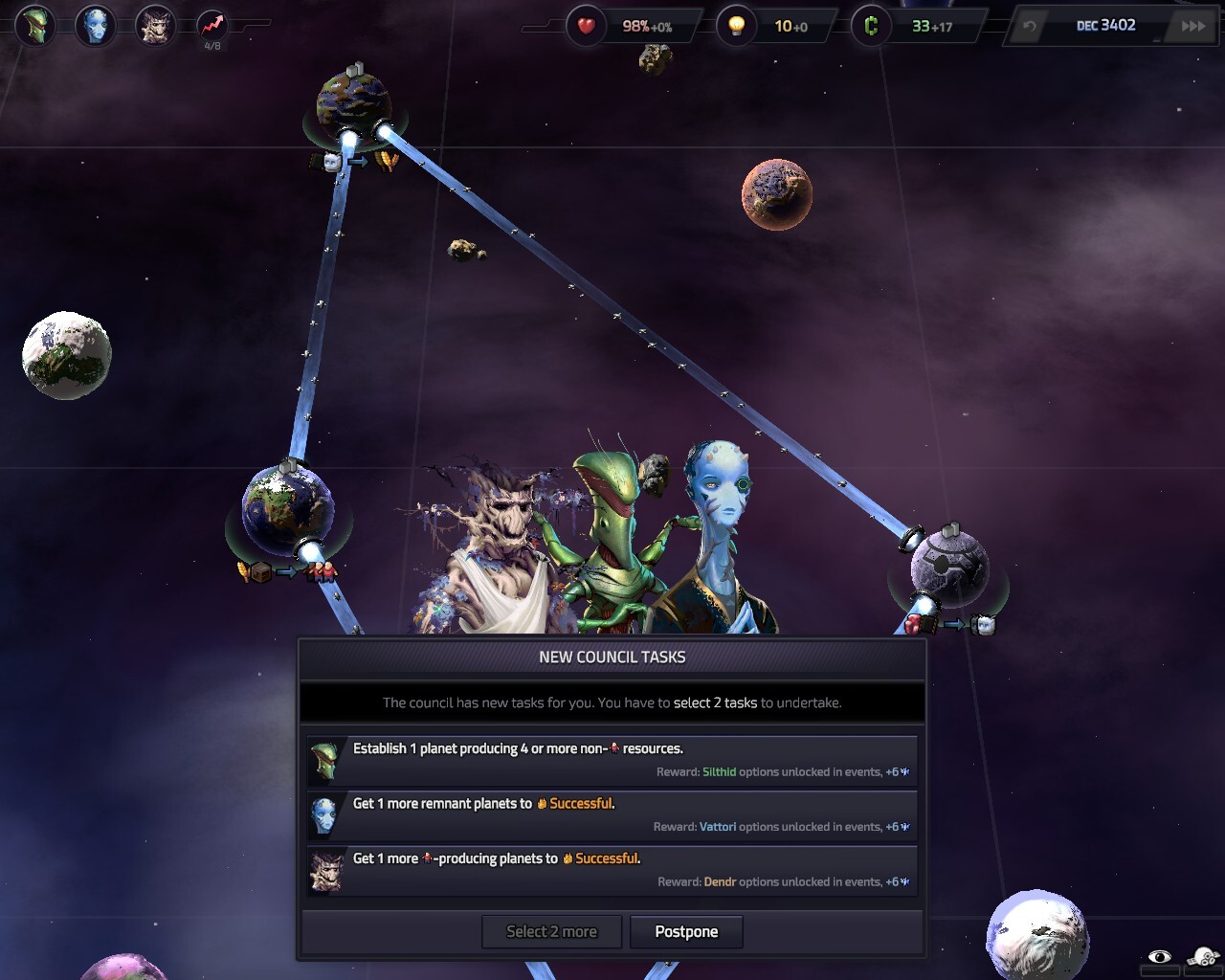Open the lightbulb science indicator

[736, 26]
